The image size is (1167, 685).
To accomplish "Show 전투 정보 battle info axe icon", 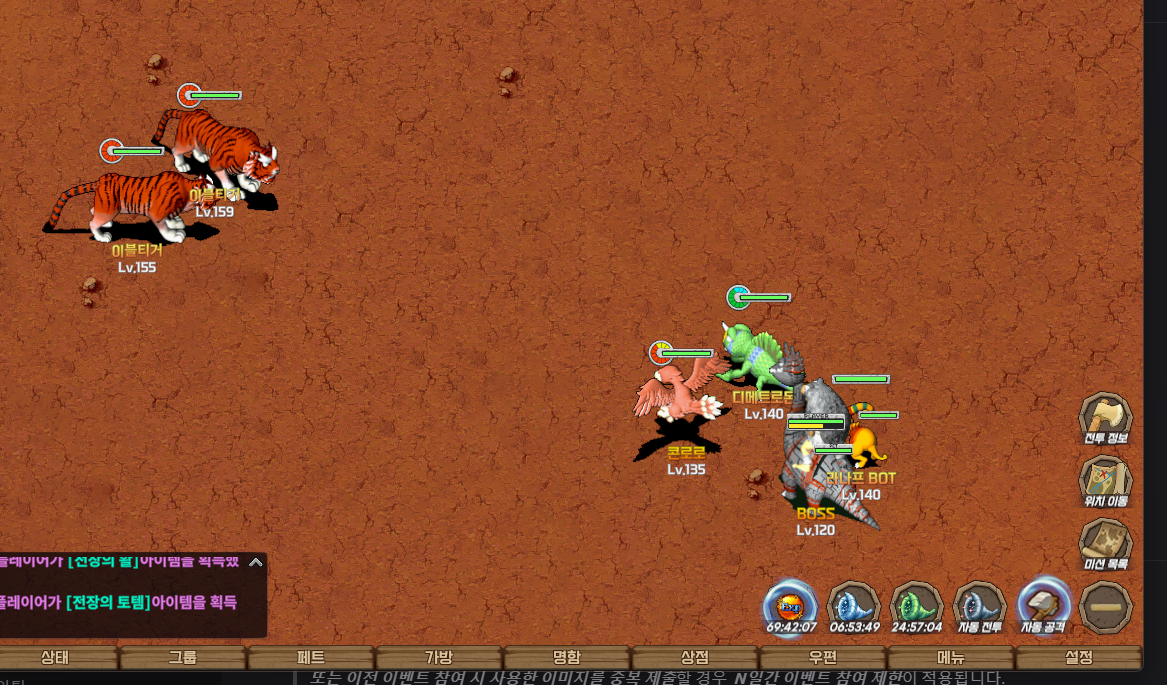I will (x=1105, y=416).
